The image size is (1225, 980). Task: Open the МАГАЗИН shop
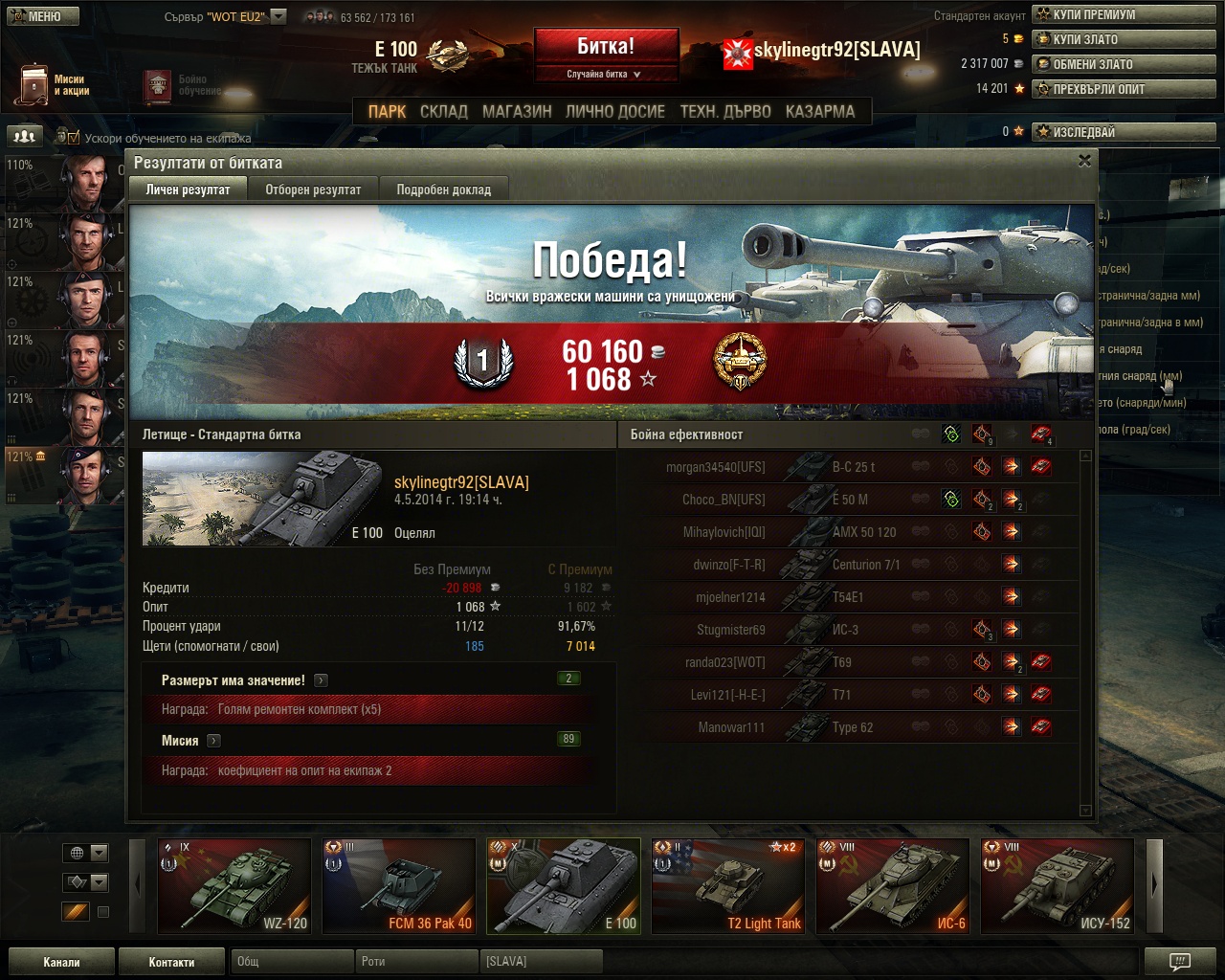click(517, 111)
